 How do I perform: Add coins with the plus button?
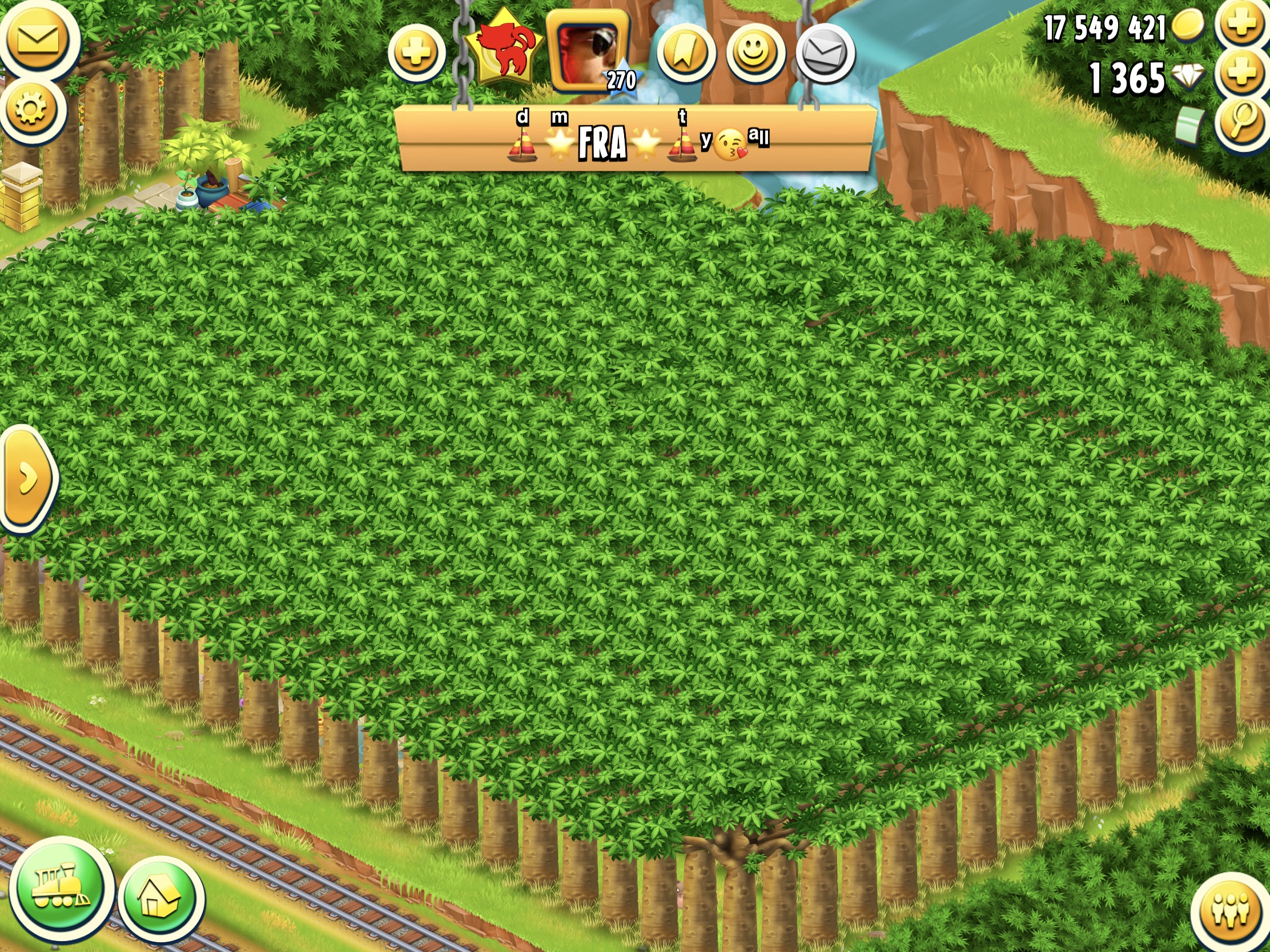(1242, 25)
